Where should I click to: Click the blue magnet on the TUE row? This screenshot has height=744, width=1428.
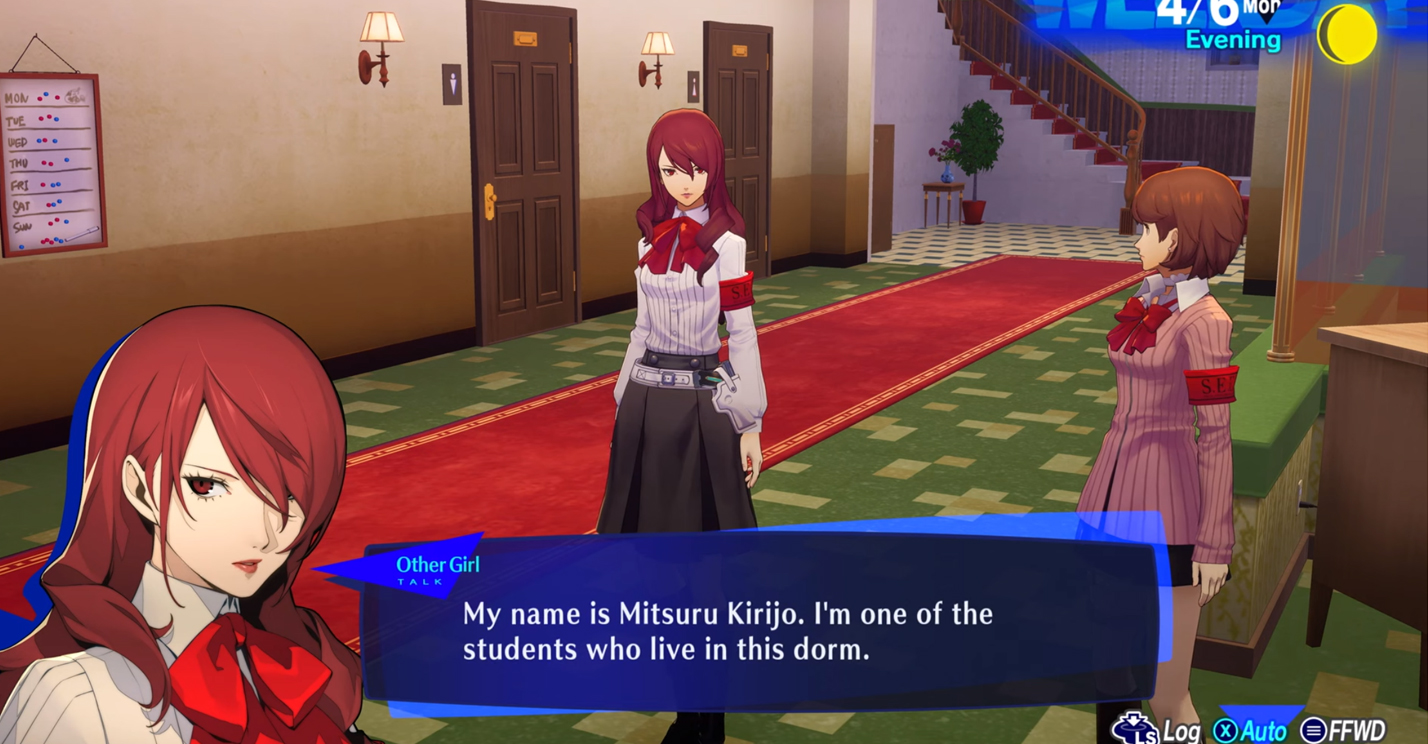click(56, 120)
